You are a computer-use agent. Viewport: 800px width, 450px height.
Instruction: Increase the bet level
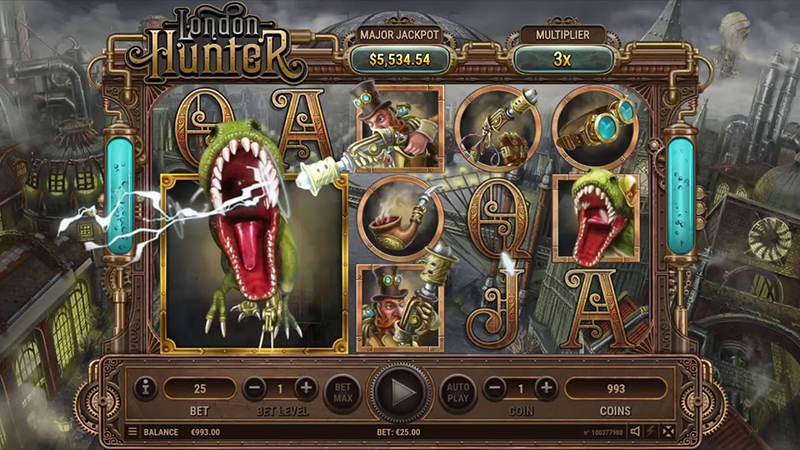tap(305, 388)
